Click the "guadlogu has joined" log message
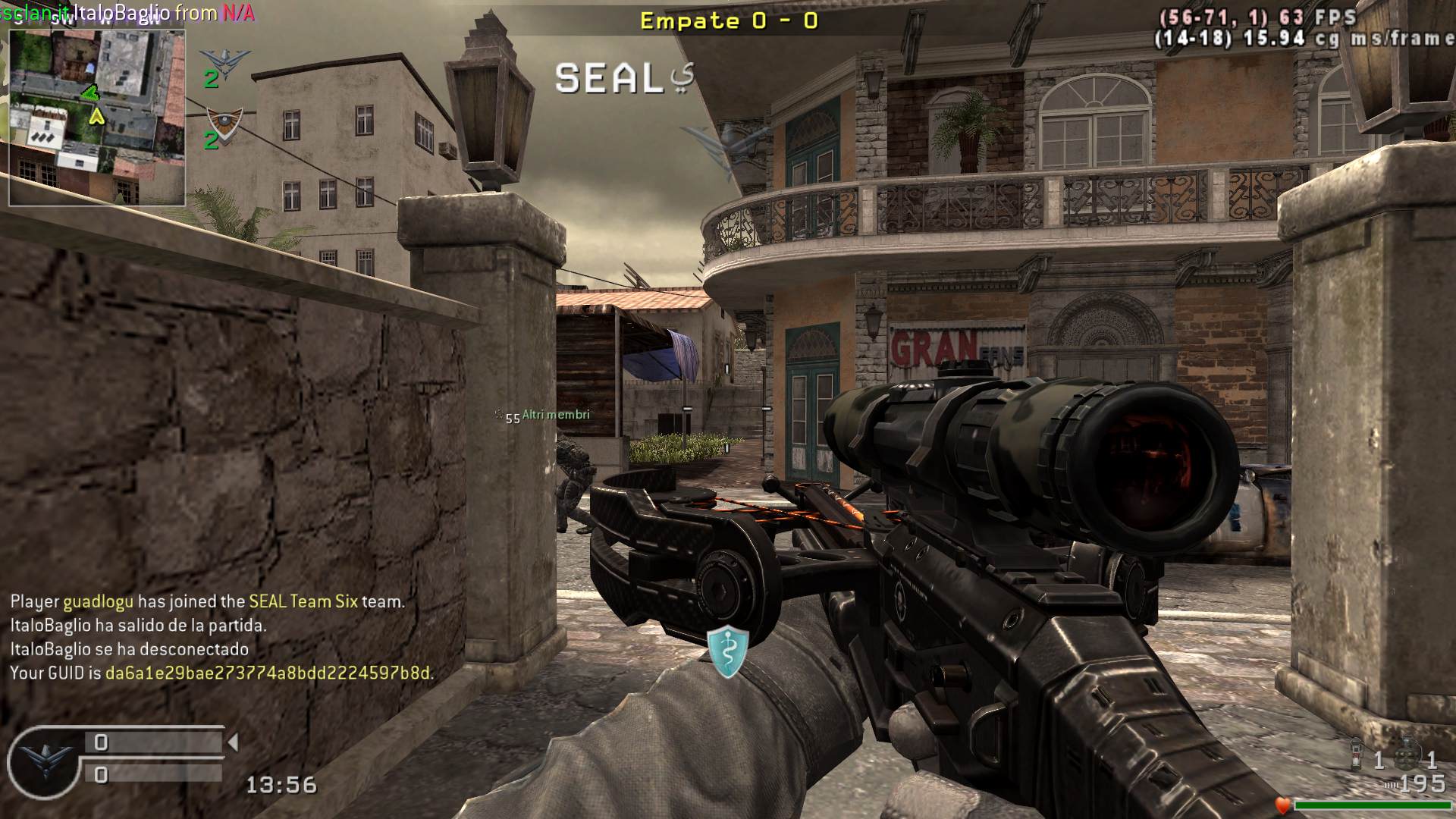Viewport: 1456px width, 819px height. click(207, 601)
